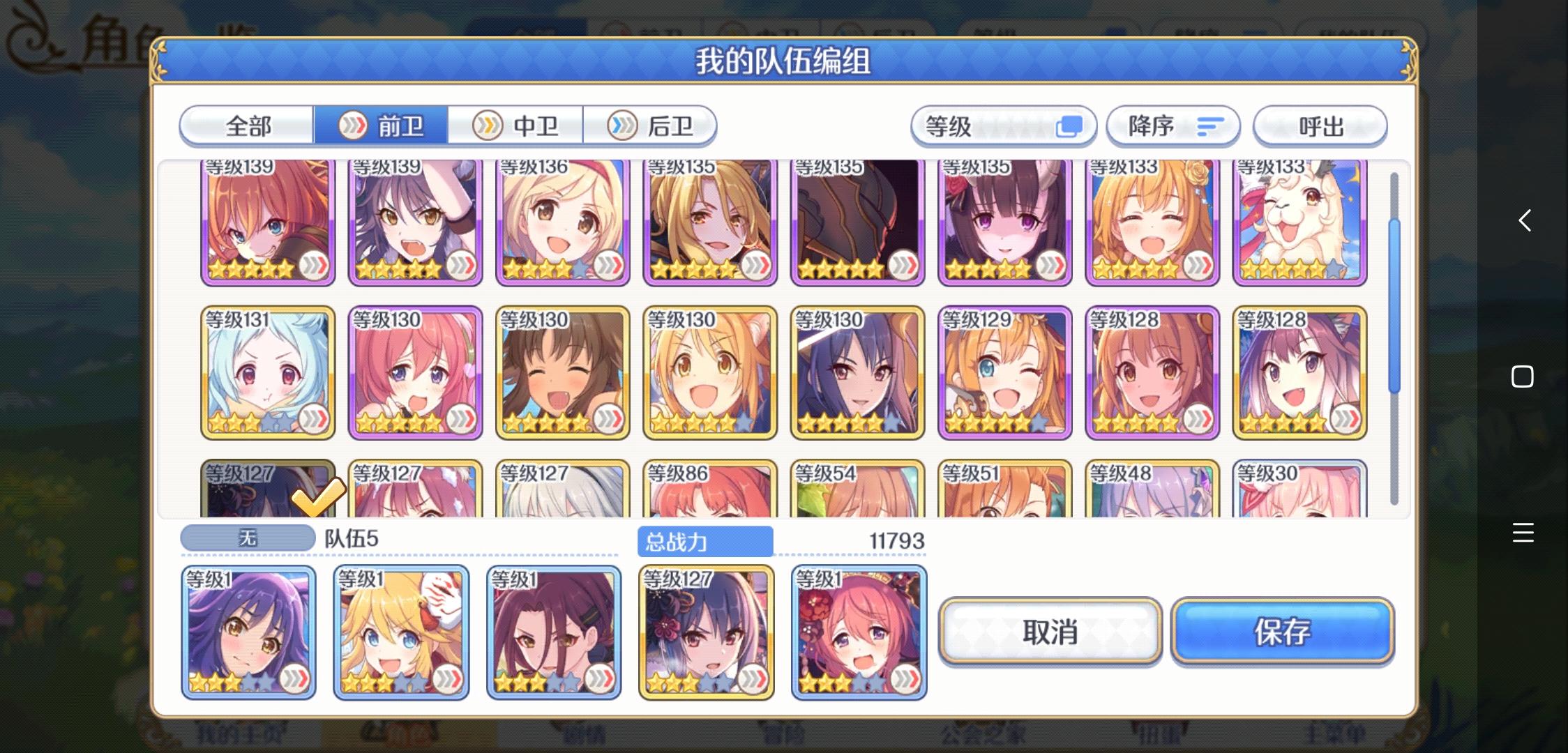
Task: Open the 降序 sort order selector
Action: click(x=1173, y=126)
